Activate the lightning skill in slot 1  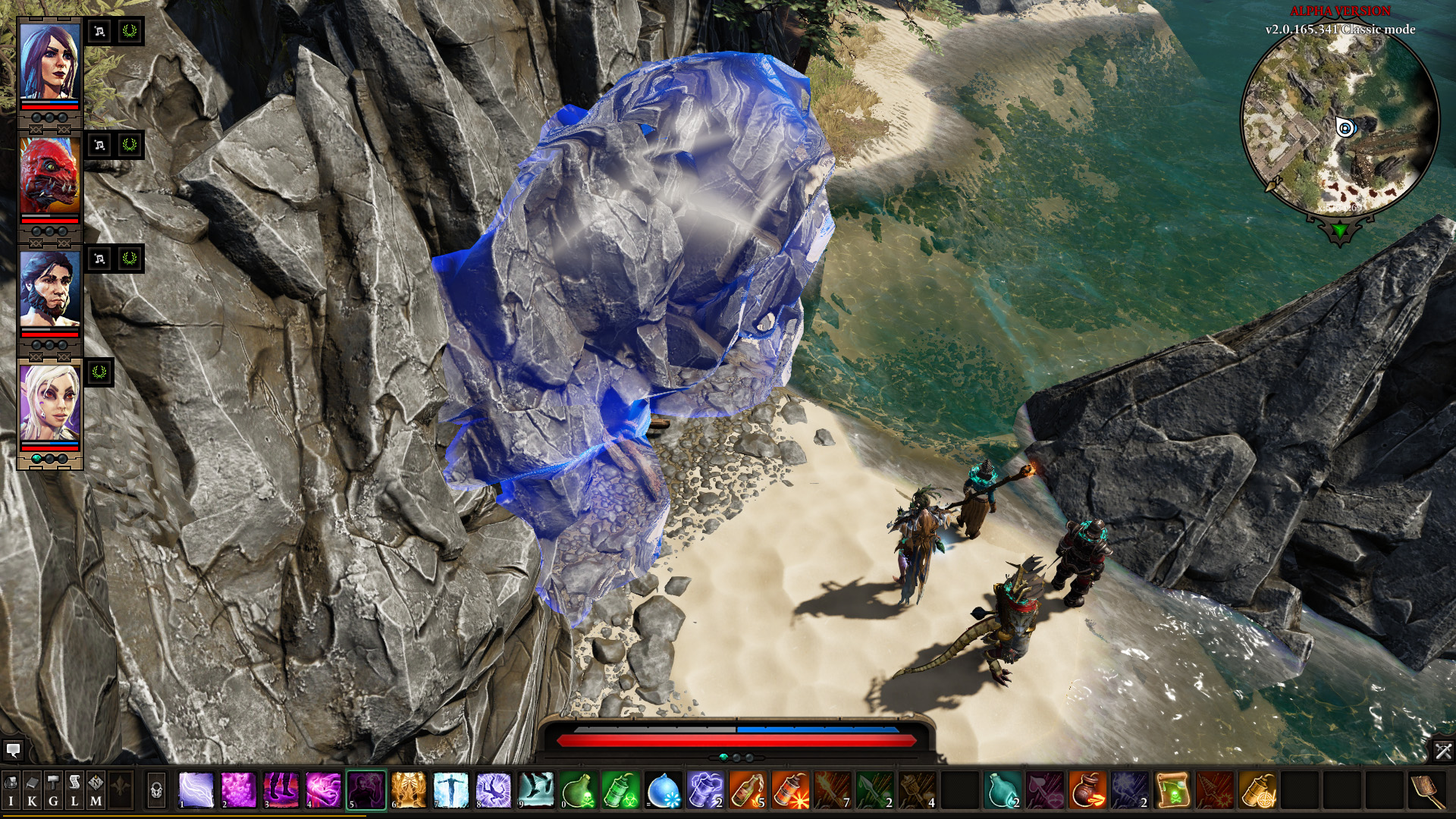click(x=196, y=790)
